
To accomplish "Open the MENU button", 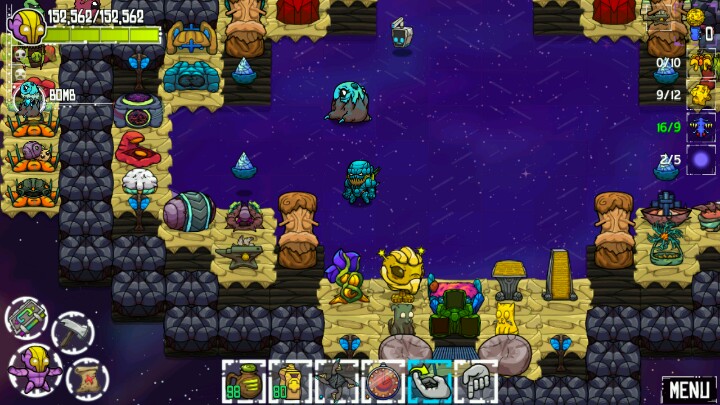I will [689, 389].
